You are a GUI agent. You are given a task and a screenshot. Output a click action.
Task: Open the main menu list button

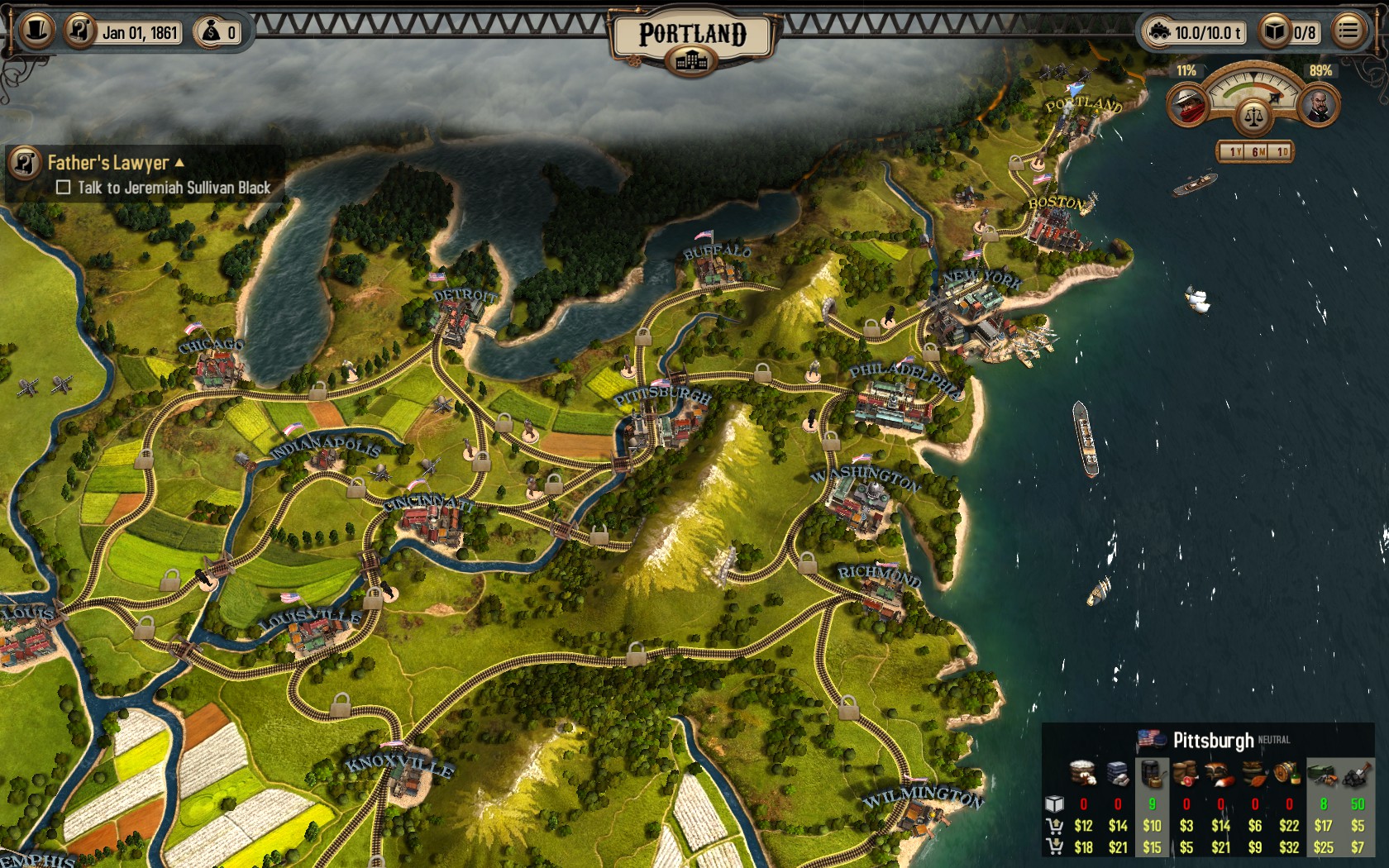[x=1348, y=31]
